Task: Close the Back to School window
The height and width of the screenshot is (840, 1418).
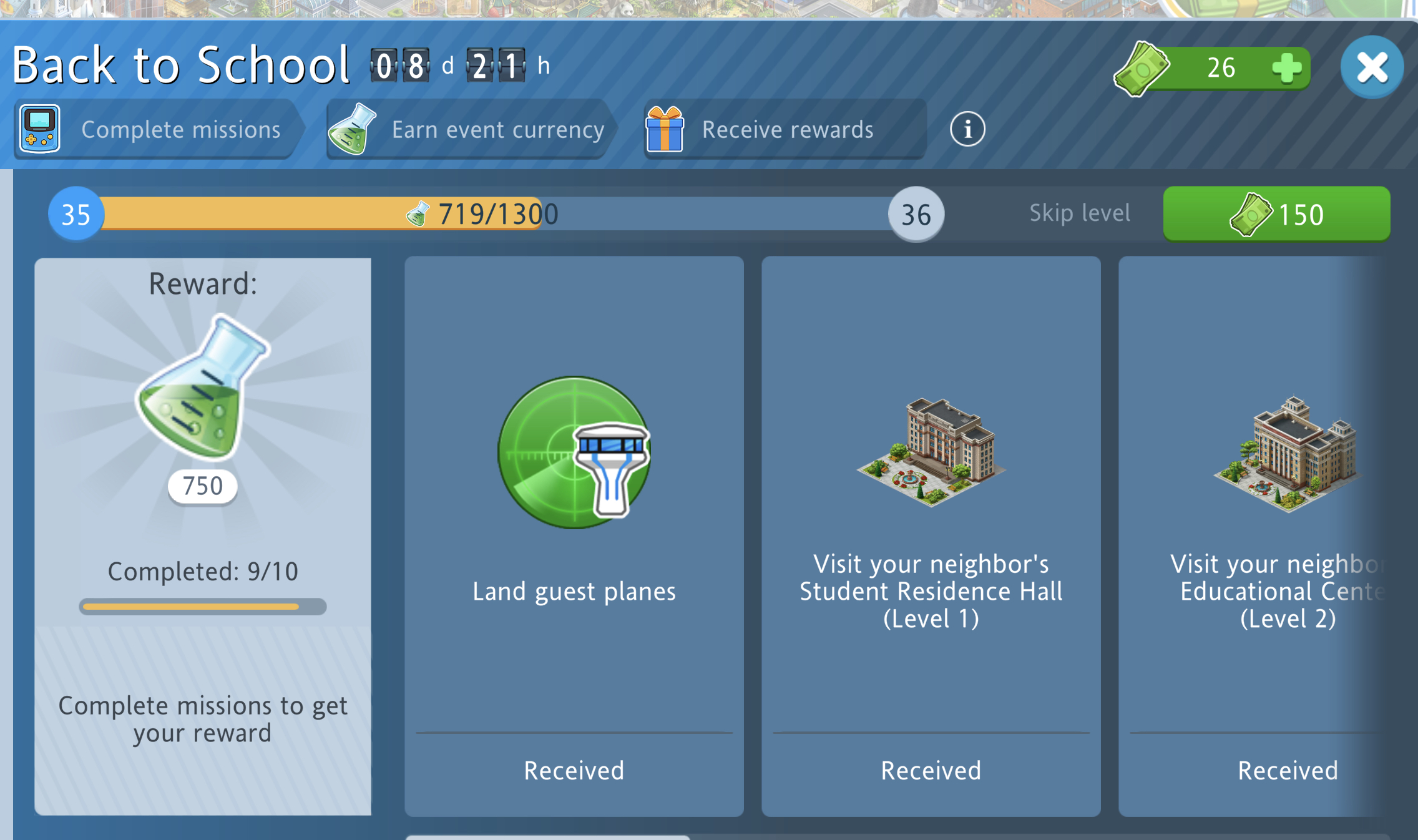Action: point(1371,67)
